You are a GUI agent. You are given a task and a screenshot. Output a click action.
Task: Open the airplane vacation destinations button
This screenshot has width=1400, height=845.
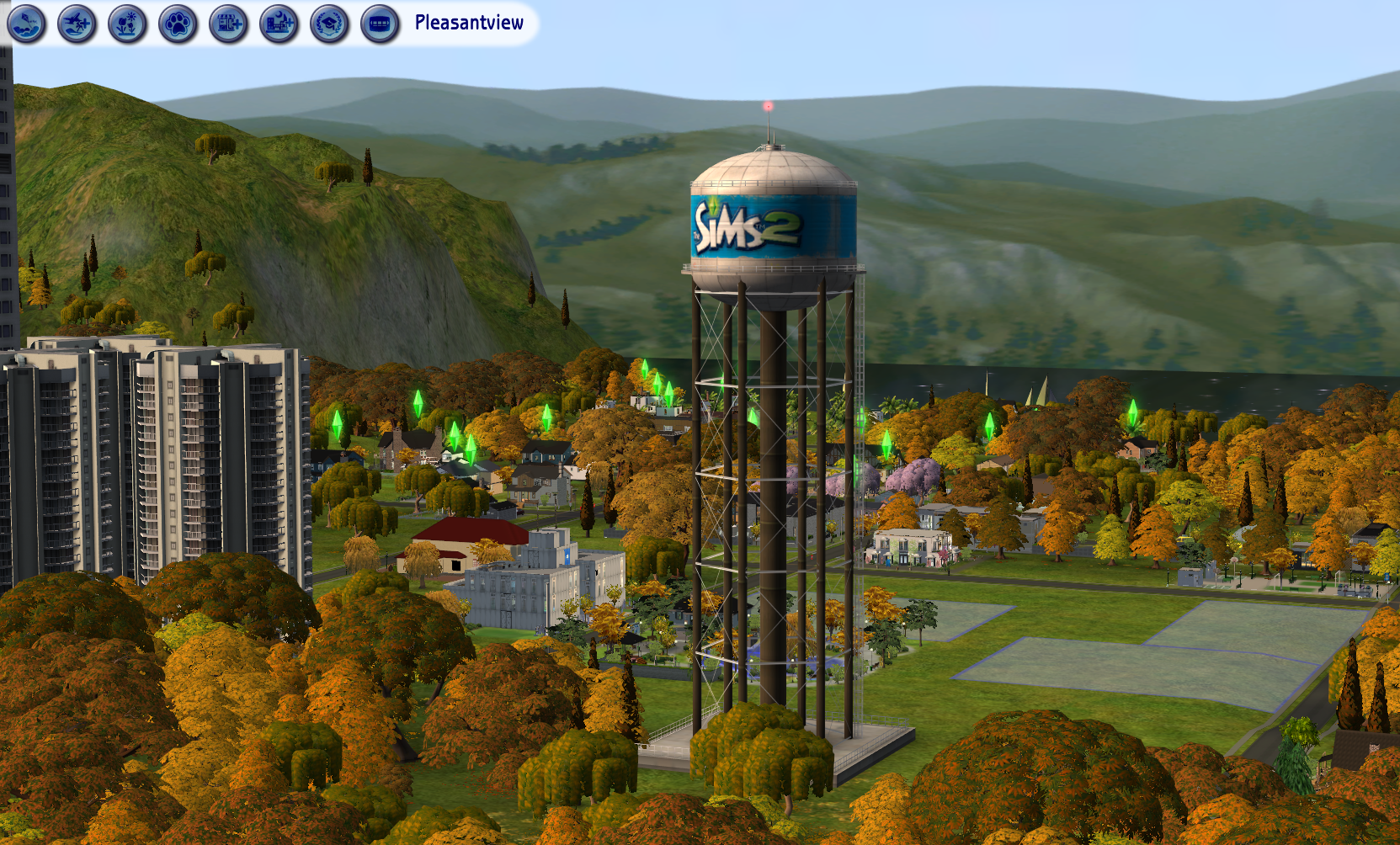(x=77, y=24)
